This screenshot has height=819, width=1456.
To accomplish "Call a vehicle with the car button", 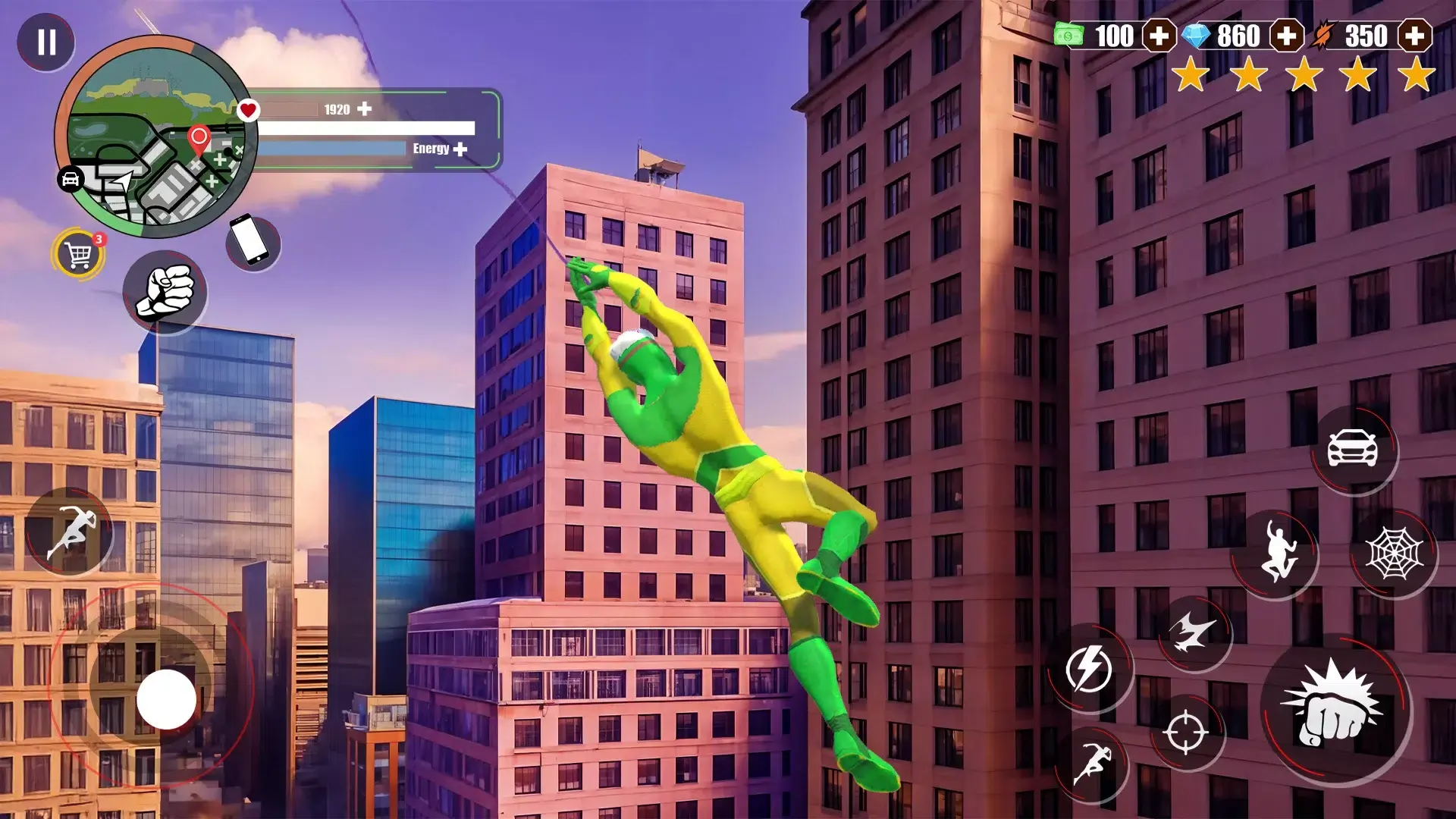I will (x=1353, y=449).
